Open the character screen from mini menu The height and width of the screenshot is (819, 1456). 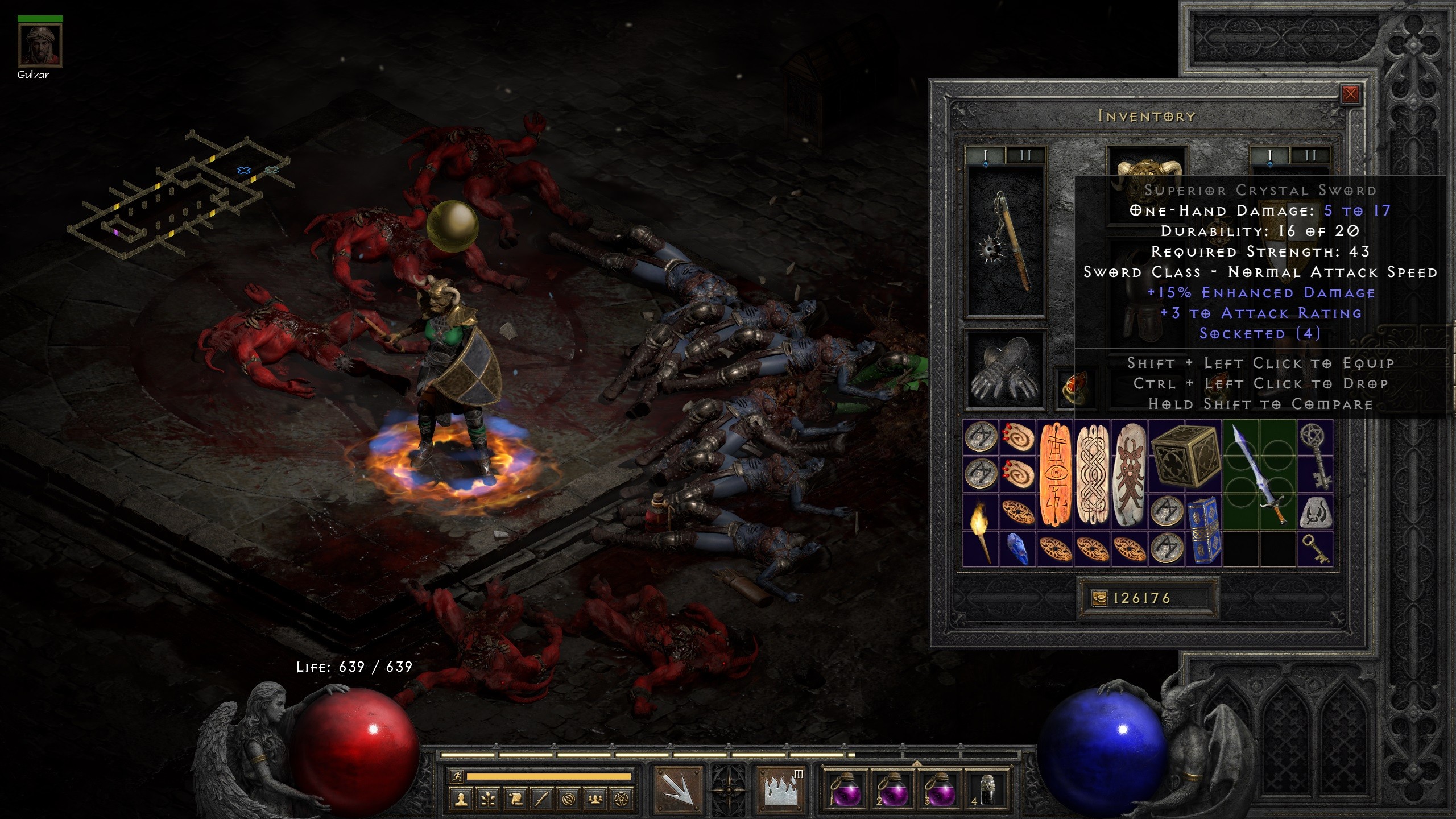[x=460, y=799]
